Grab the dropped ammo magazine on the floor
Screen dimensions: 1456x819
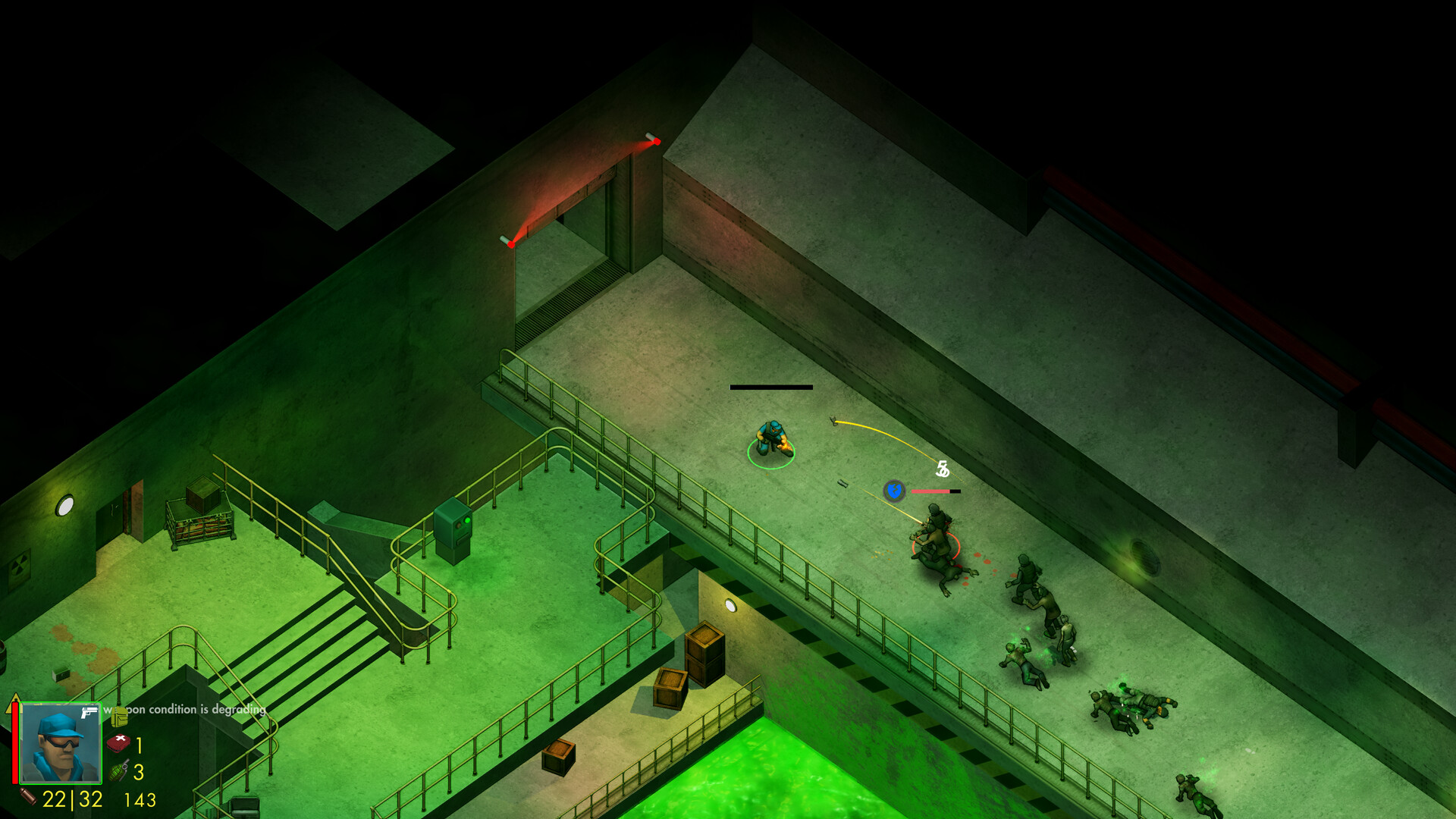coord(843,484)
